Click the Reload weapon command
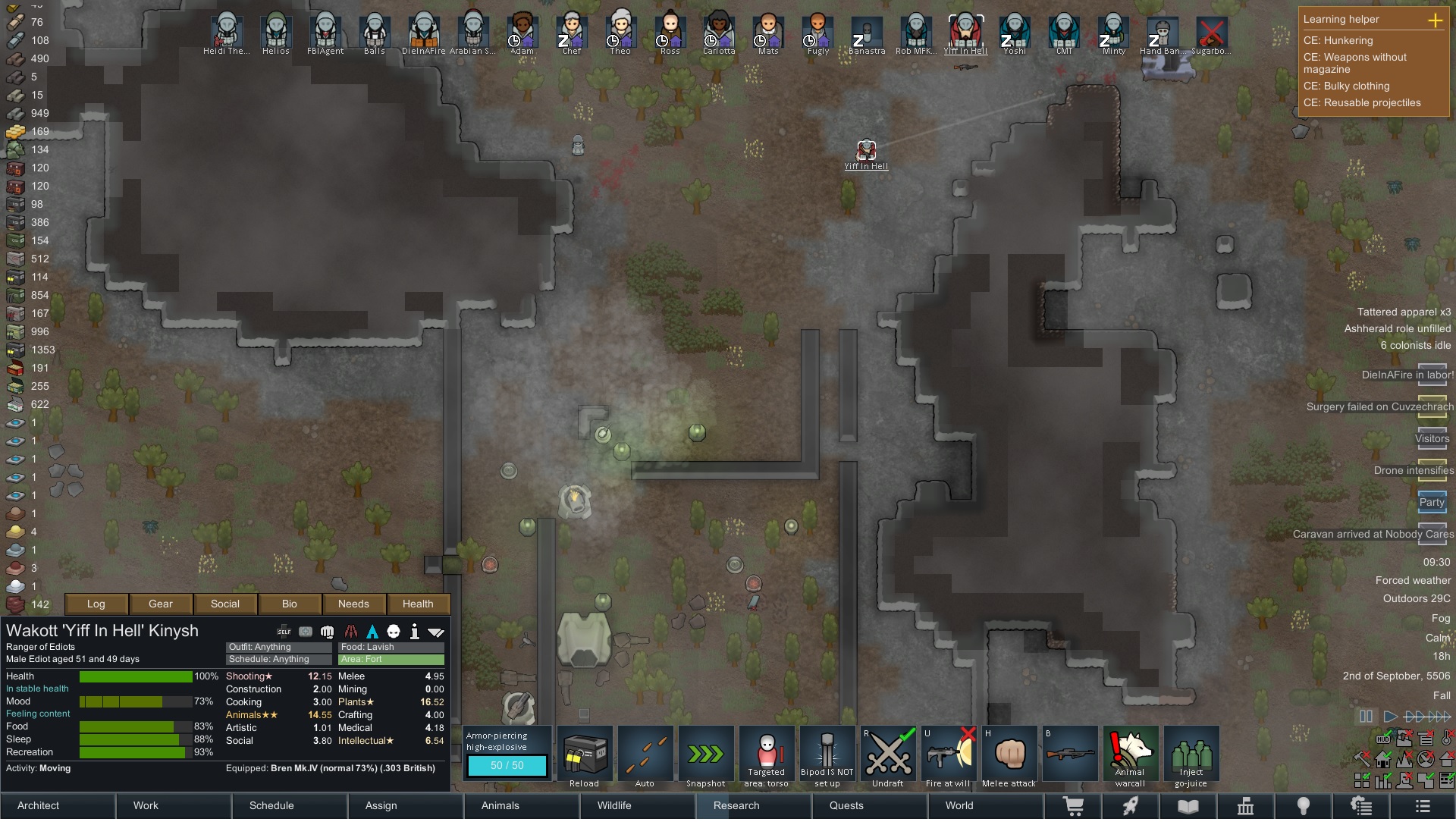The width and height of the screenshot is (1456, 822). [585, 754]
